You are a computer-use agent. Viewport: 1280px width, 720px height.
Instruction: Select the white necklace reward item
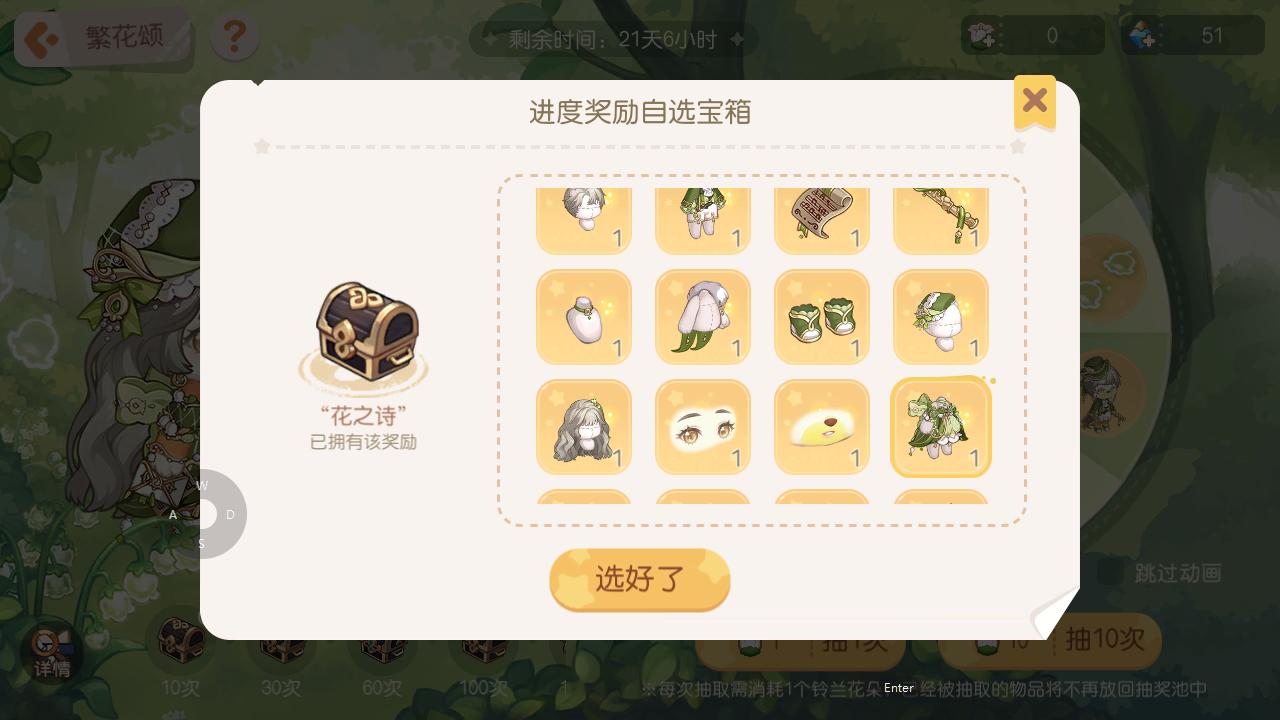(x=584, y=317)
